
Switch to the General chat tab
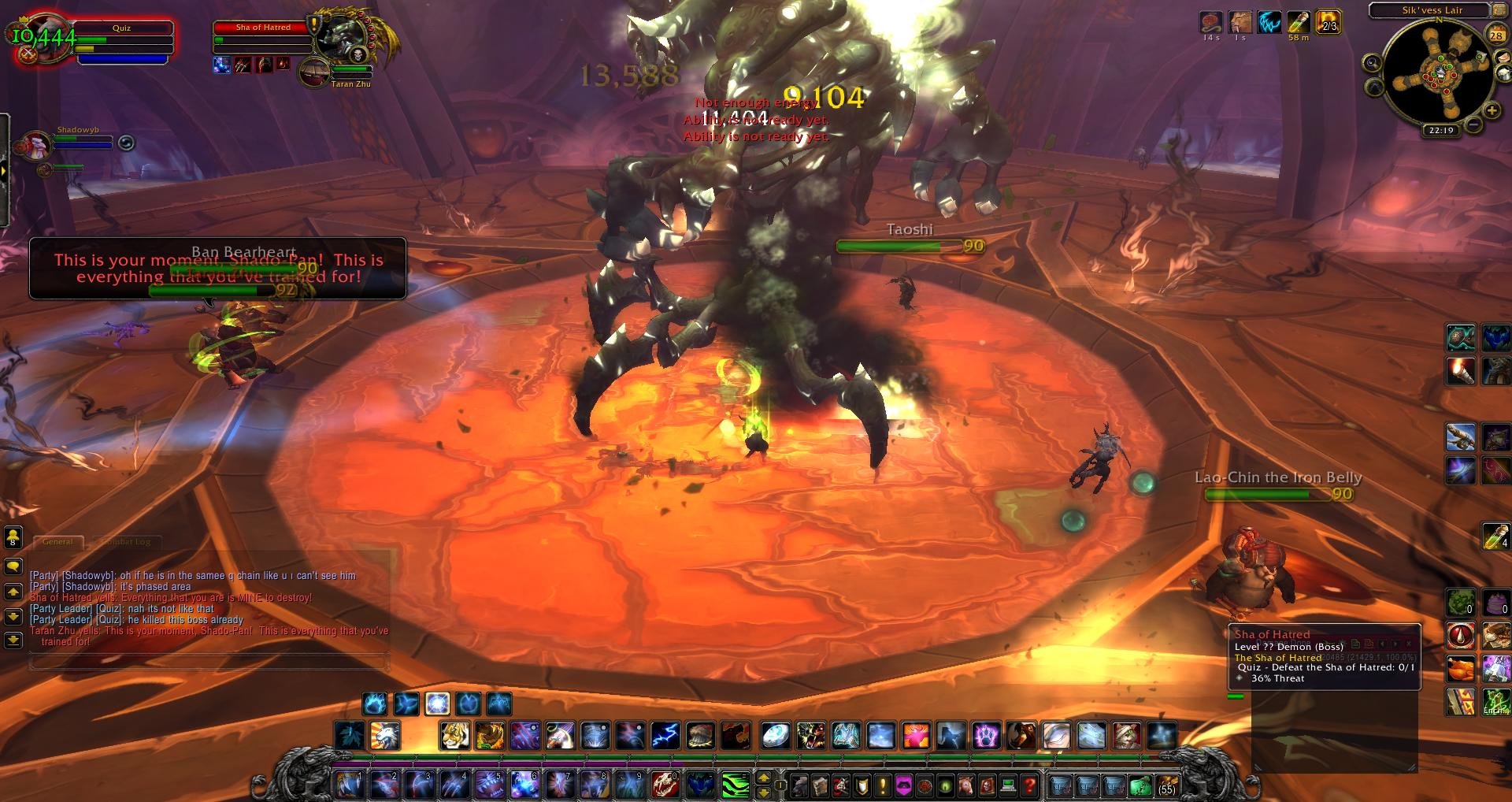coord(57,541)
